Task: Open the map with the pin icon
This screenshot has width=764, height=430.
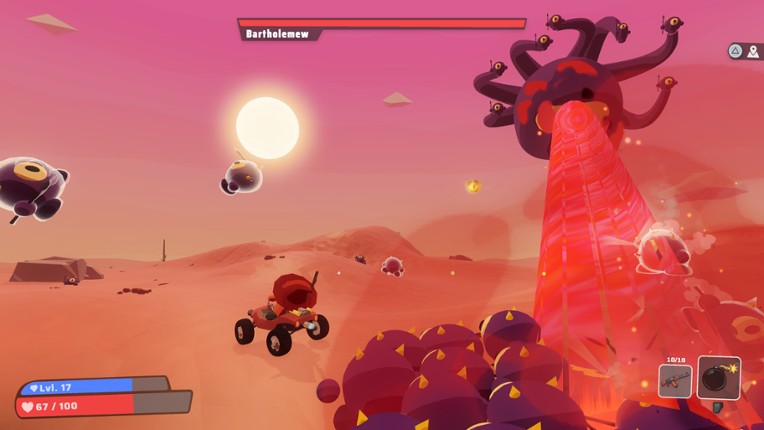Action: (753, 51)
